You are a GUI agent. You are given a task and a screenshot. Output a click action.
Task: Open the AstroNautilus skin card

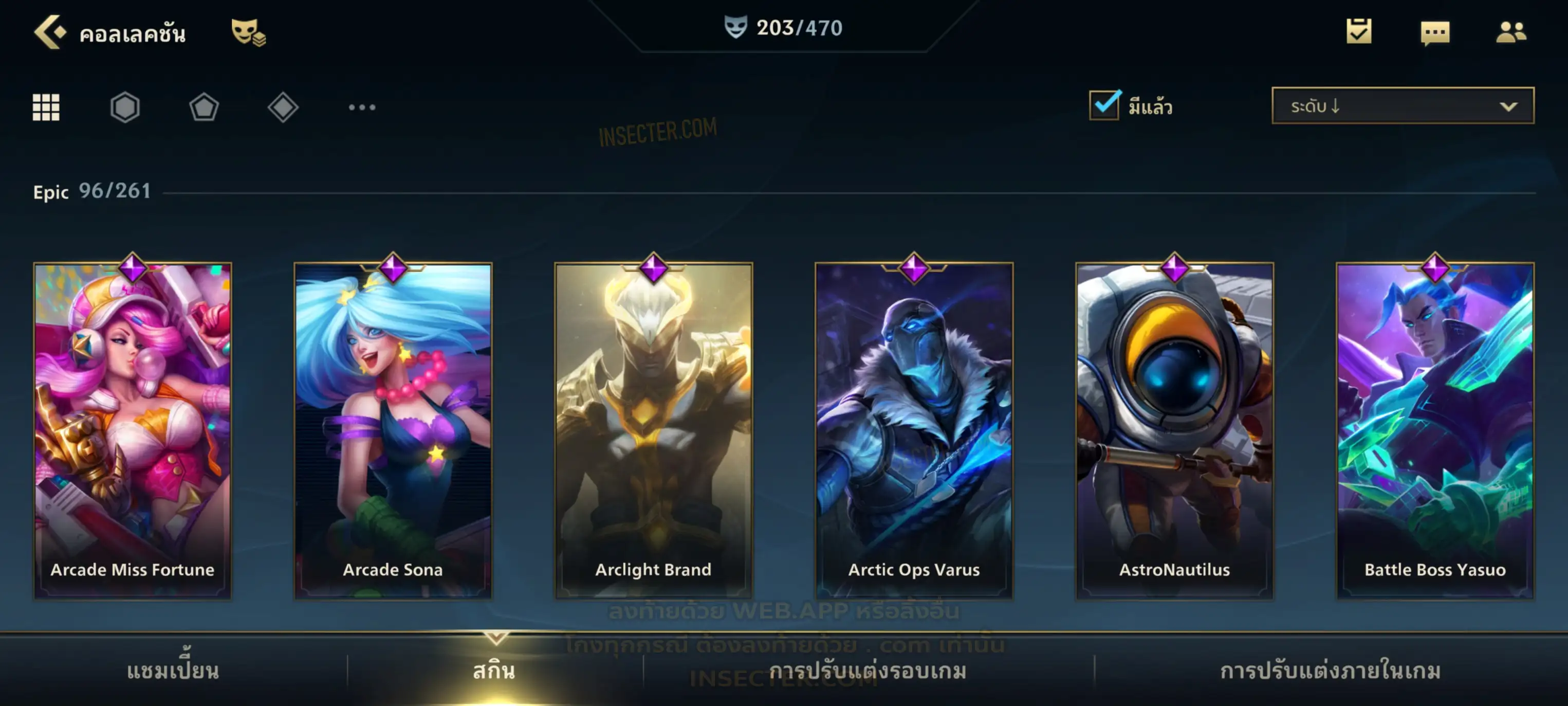pyautogui.click(x=1175, y=429)
